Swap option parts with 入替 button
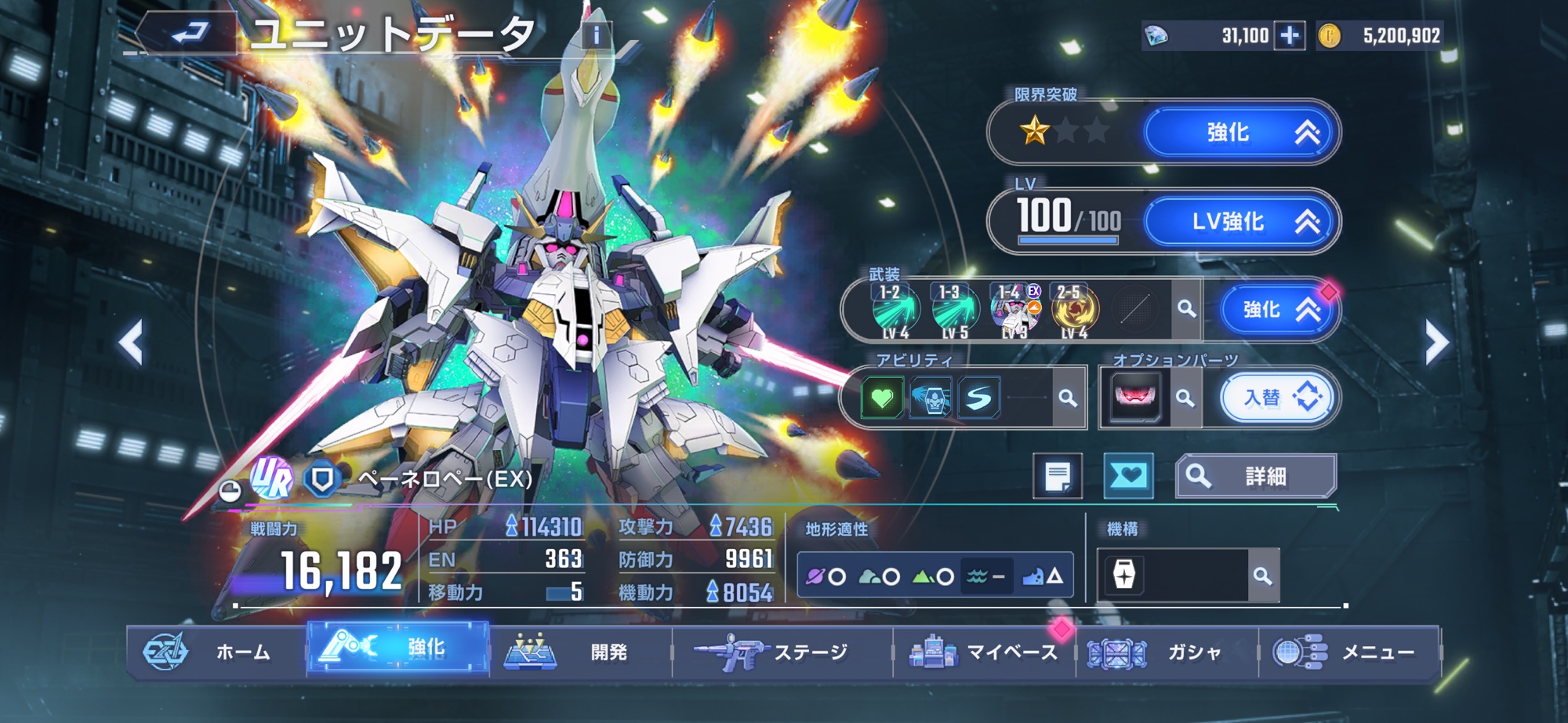The image size is (1568, 723). pyautogui.click(x=1276, y=398)
